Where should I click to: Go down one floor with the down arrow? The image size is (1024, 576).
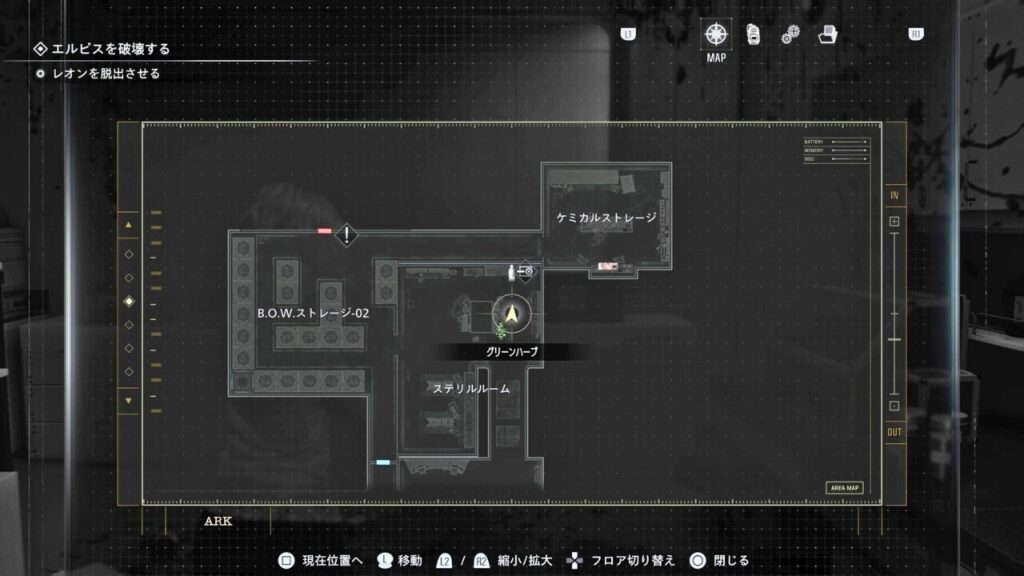[128, 401]
